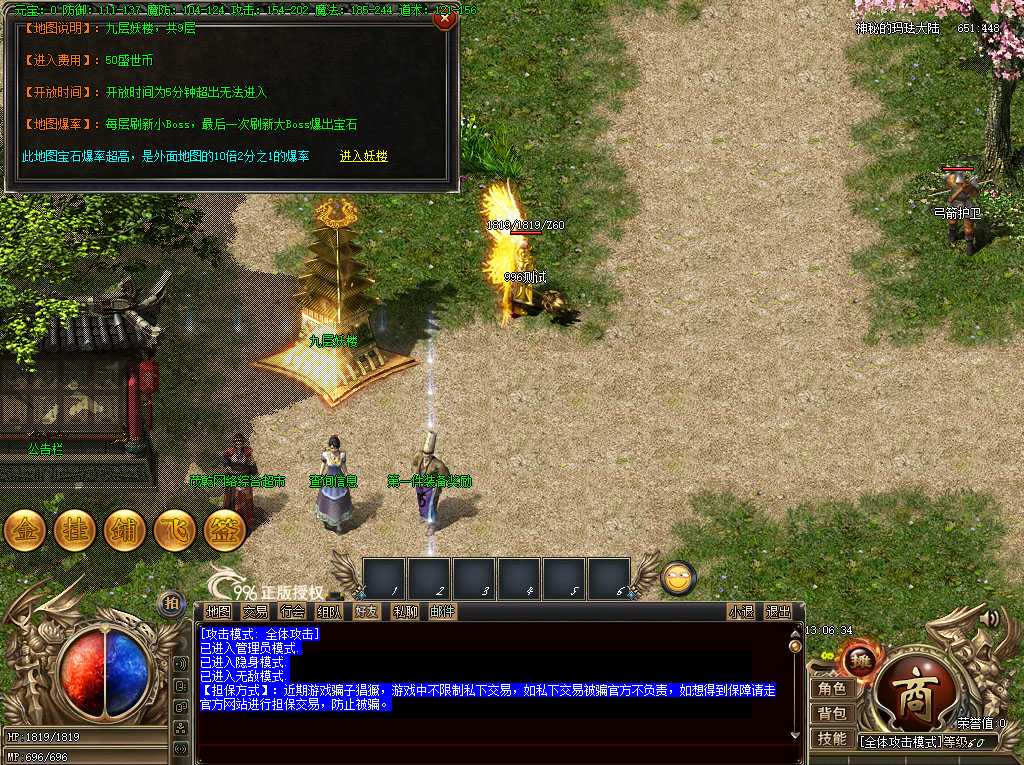This screenshot has height=765, width=1024.
Task: Click the 退出 exit game button
Action: (778, 612)
